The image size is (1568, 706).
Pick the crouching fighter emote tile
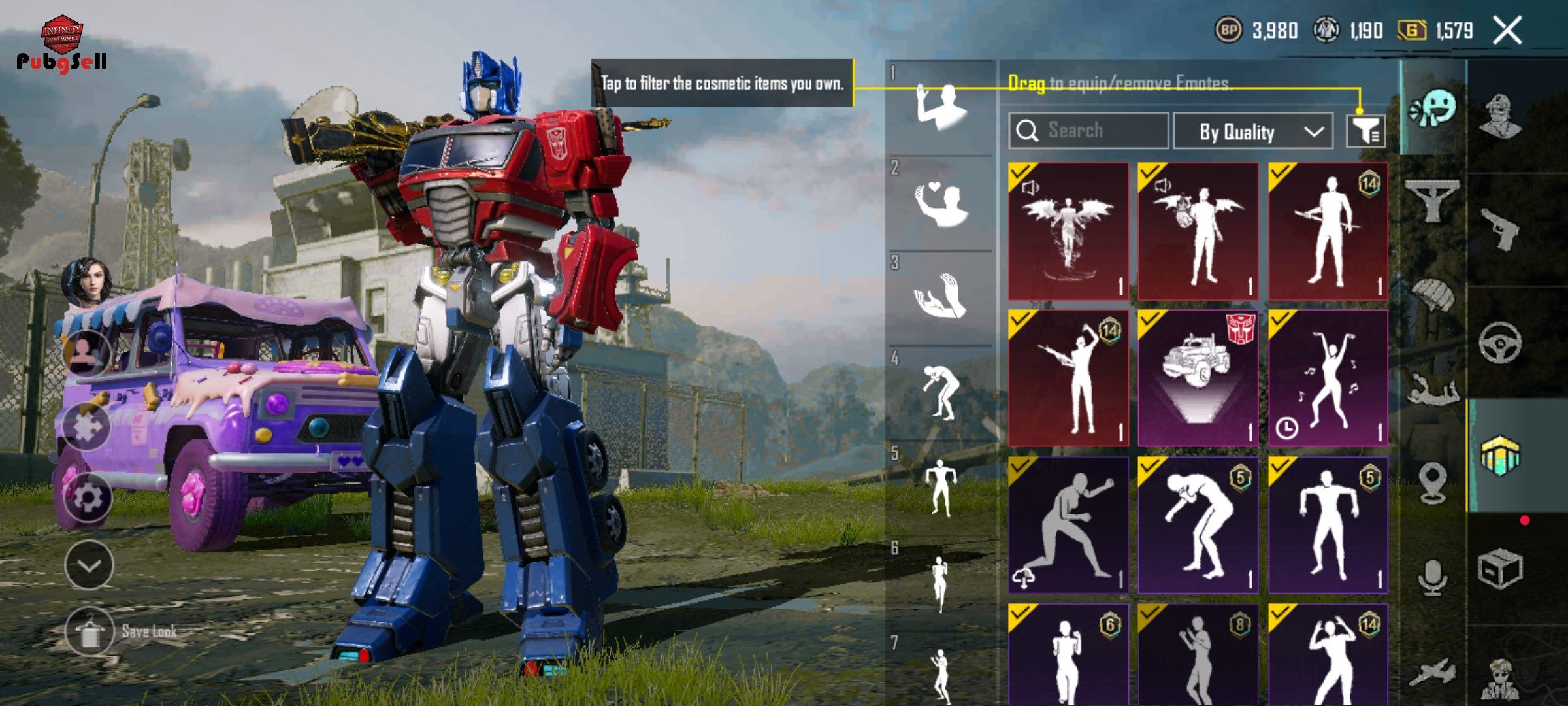[1068, 525]
